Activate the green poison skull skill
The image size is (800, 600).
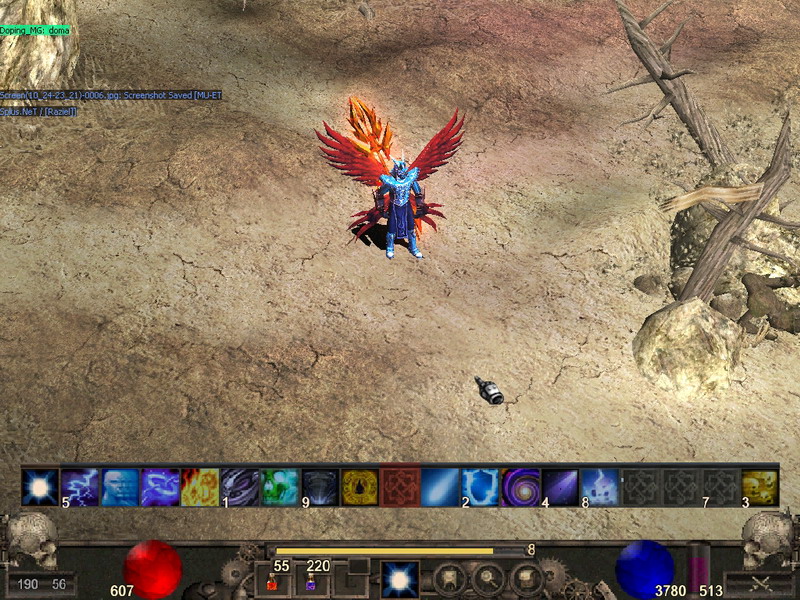(280, 487)
